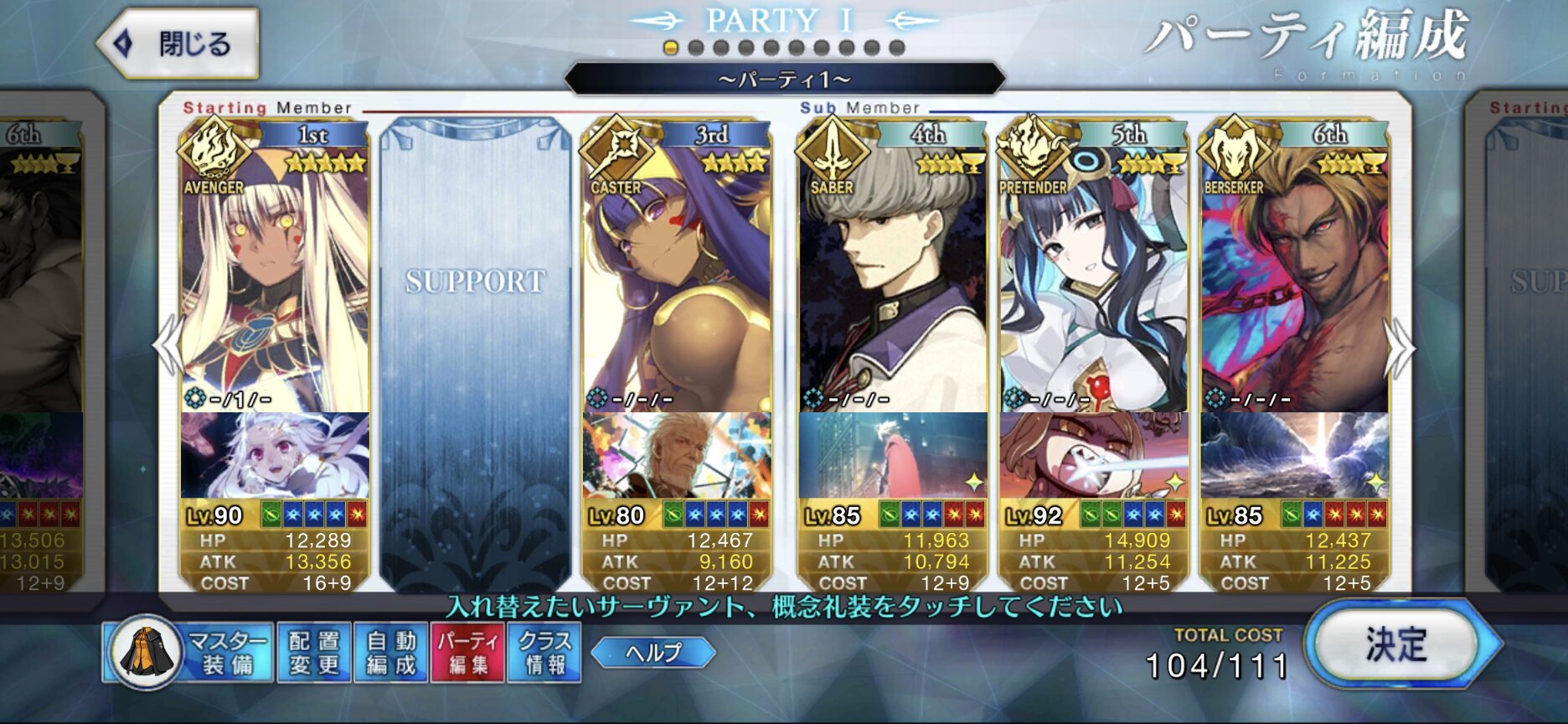
Task: Select the Caster servant card
Action: [676, 277]
